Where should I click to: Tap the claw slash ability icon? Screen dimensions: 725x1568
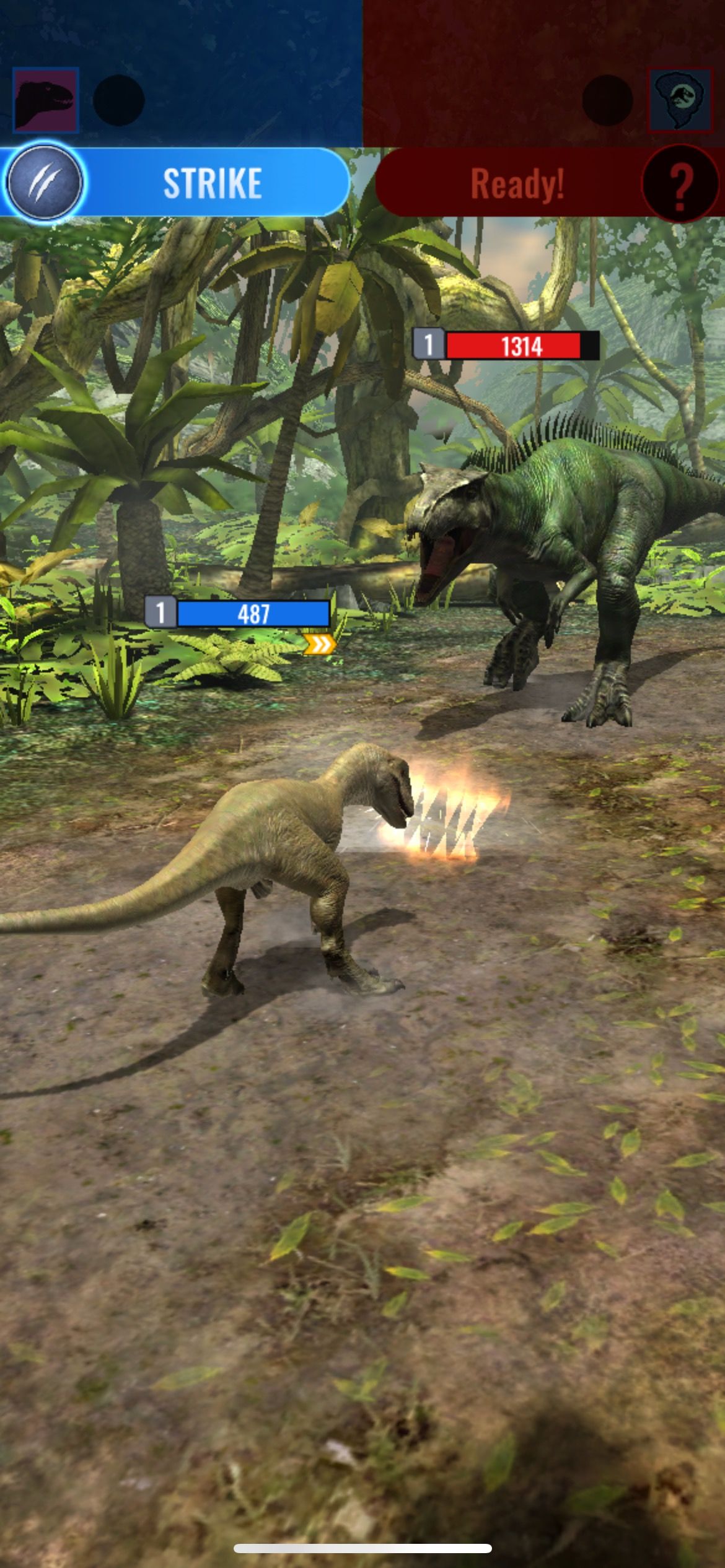[x=44, y=182]
